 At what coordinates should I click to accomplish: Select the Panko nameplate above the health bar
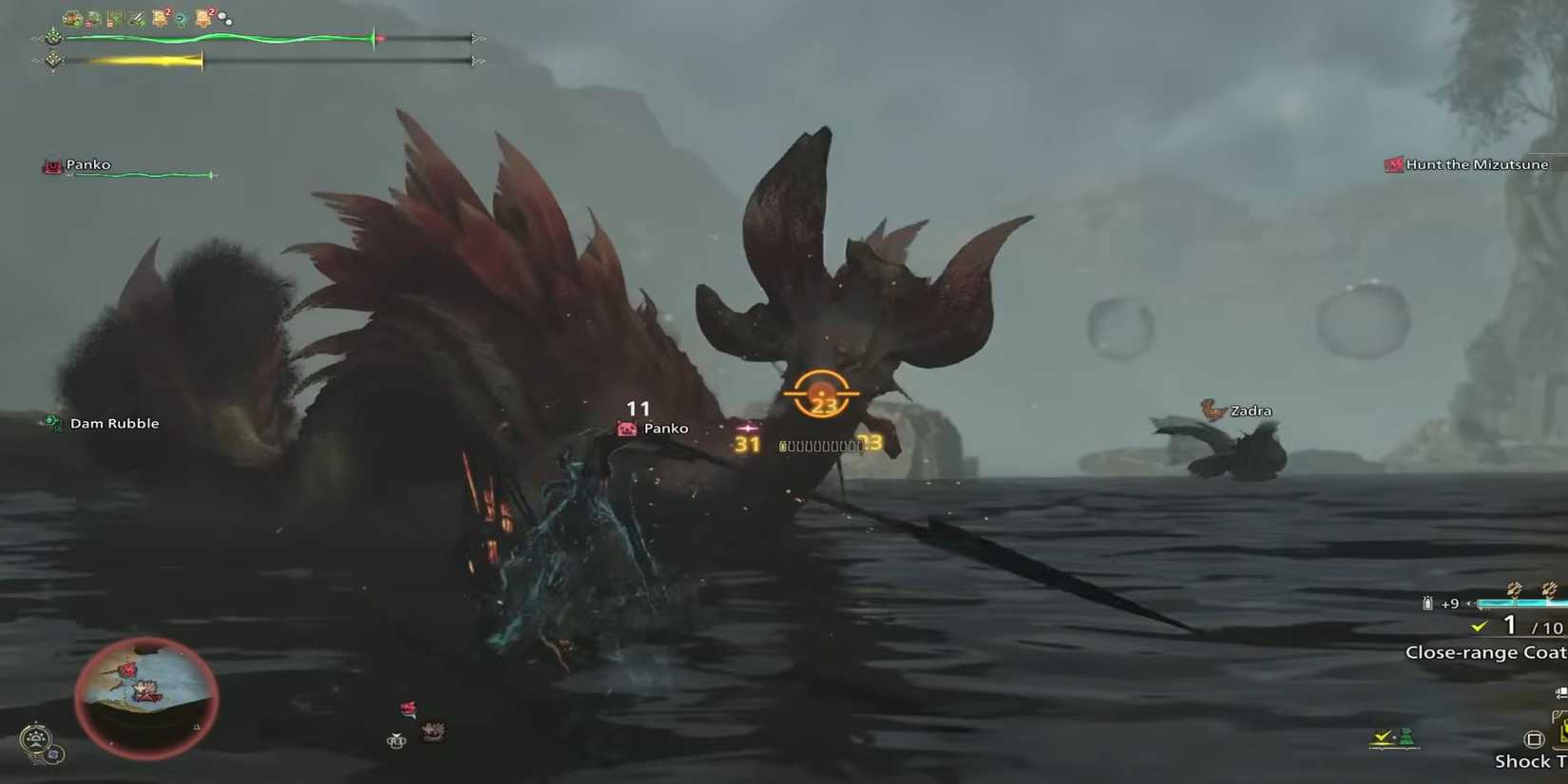[x=87, y=164]
